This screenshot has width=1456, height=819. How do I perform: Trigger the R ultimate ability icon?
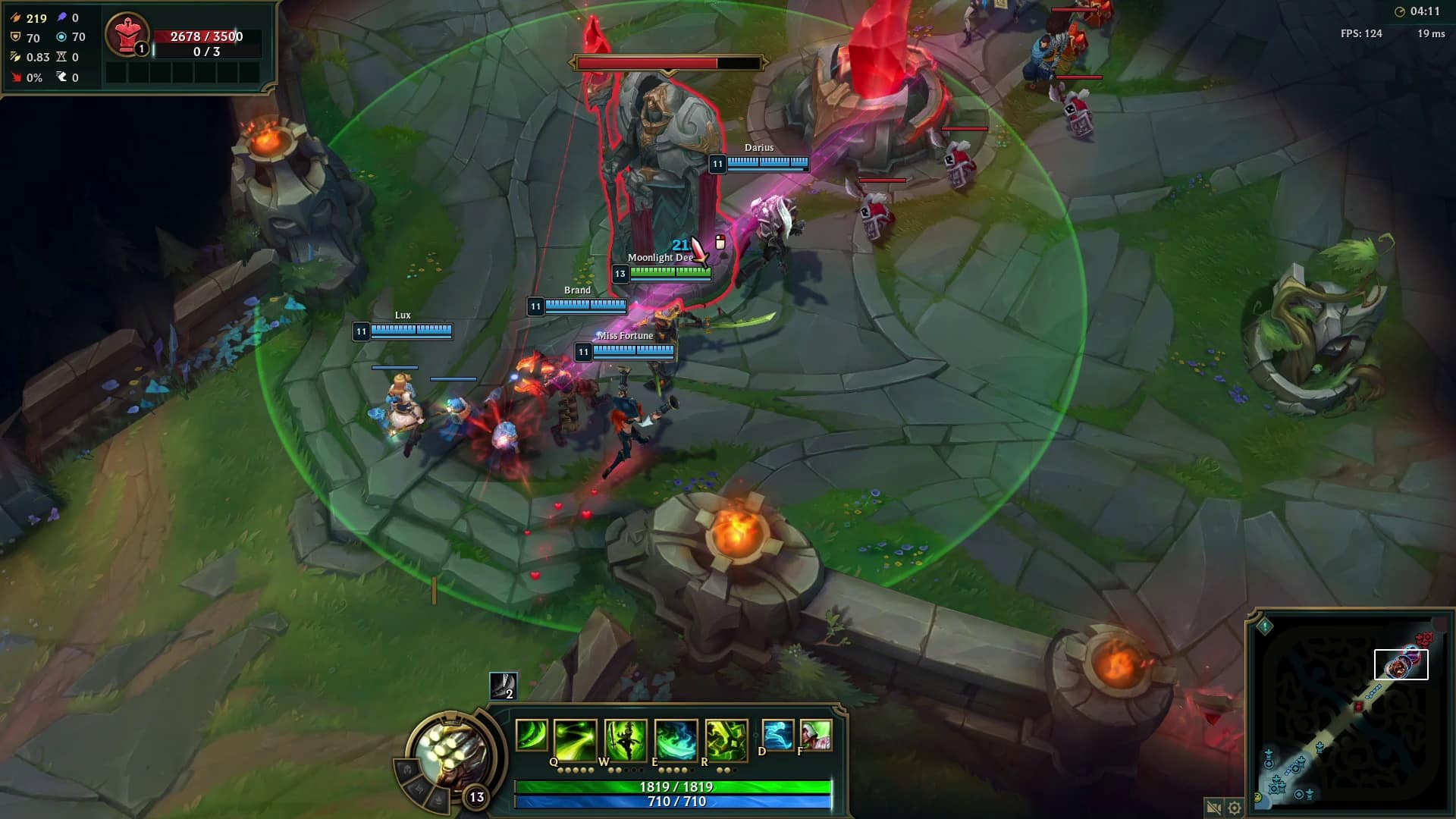(x=726, y=738)
